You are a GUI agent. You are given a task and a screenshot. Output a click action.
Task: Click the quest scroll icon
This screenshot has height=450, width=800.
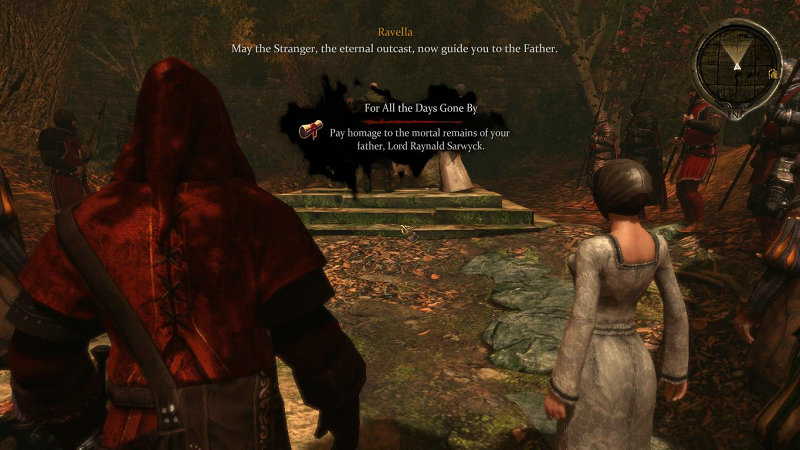311,131
